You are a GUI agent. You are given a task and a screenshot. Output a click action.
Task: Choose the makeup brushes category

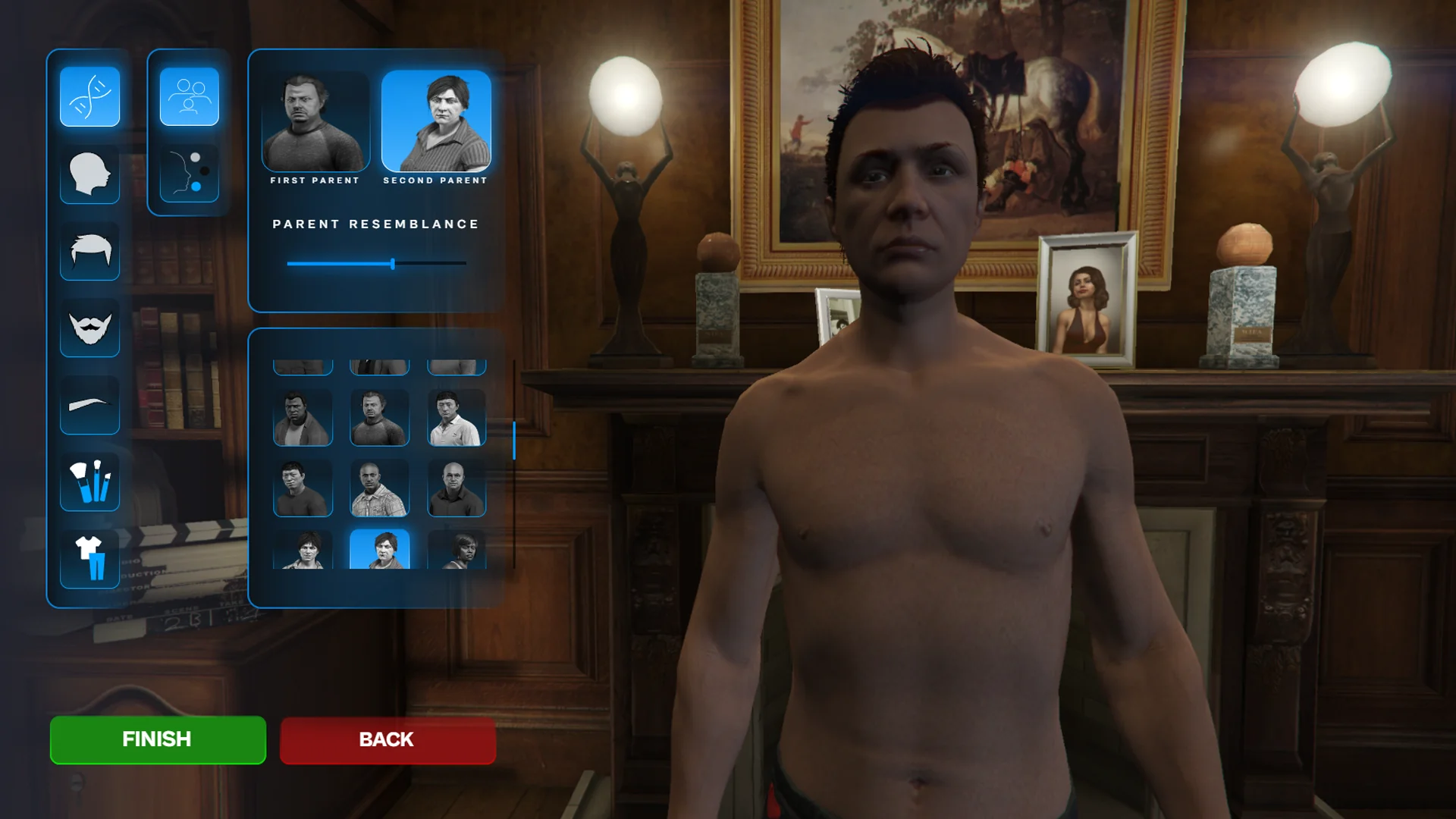click(x=89, y=482)
